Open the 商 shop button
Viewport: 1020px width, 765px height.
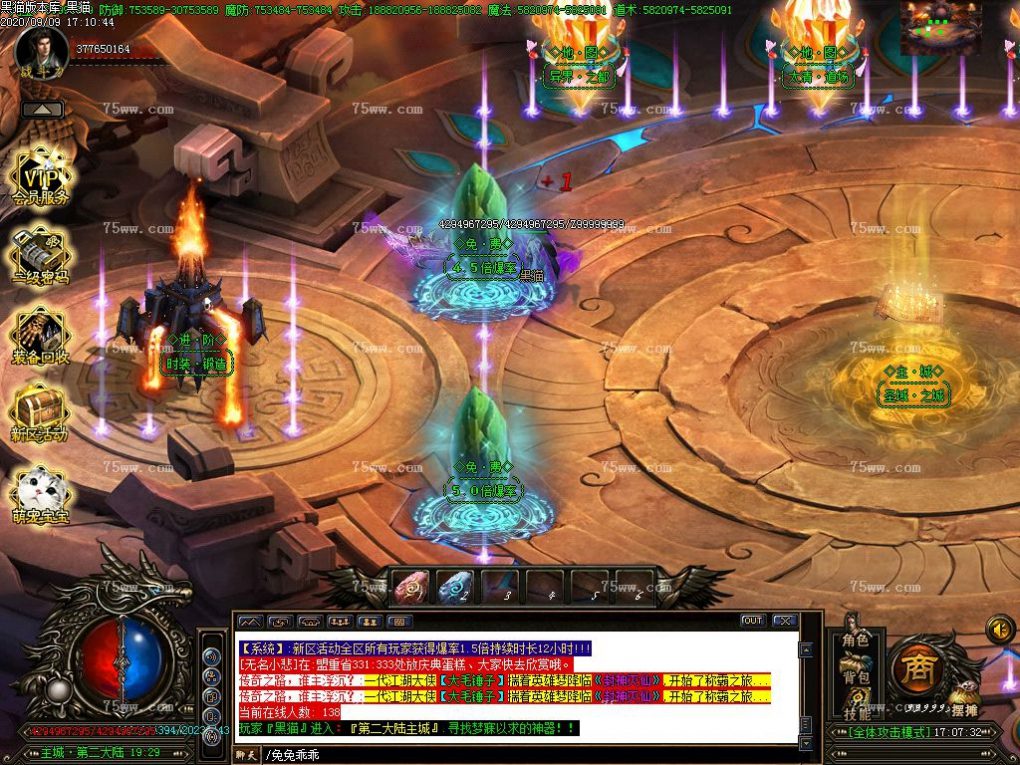pyautogui.click(x=912, y=664)
